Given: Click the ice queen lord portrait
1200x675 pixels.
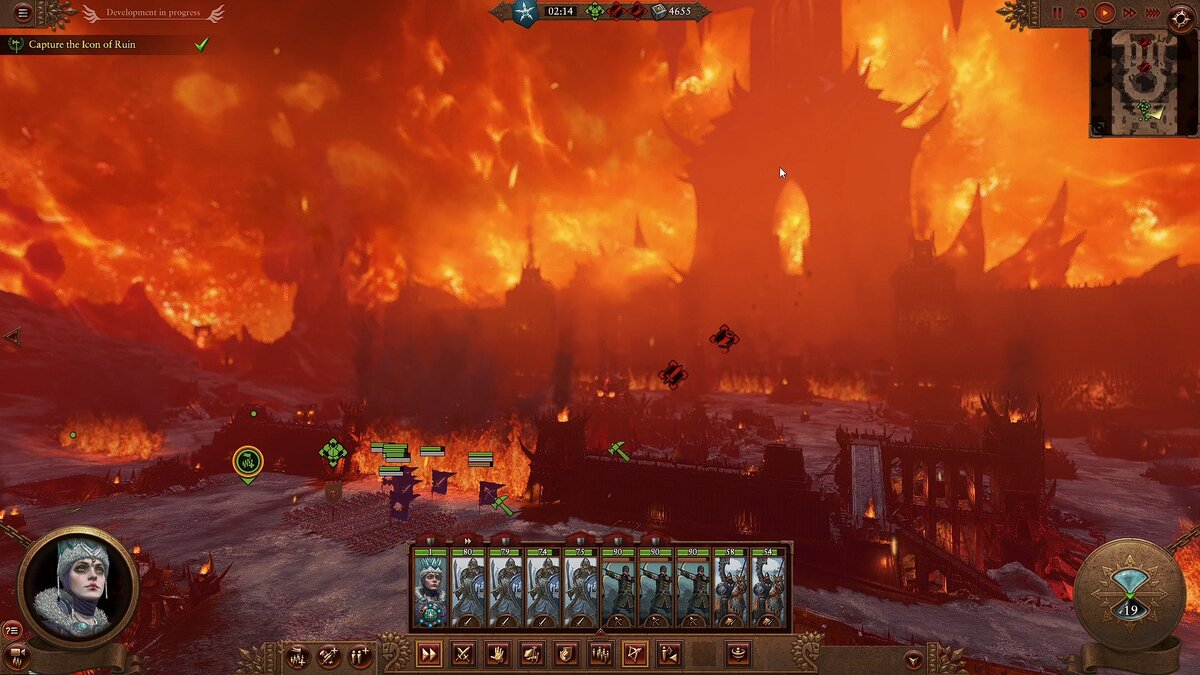Looking at the screenshot, I should click(x=77, y=586).
